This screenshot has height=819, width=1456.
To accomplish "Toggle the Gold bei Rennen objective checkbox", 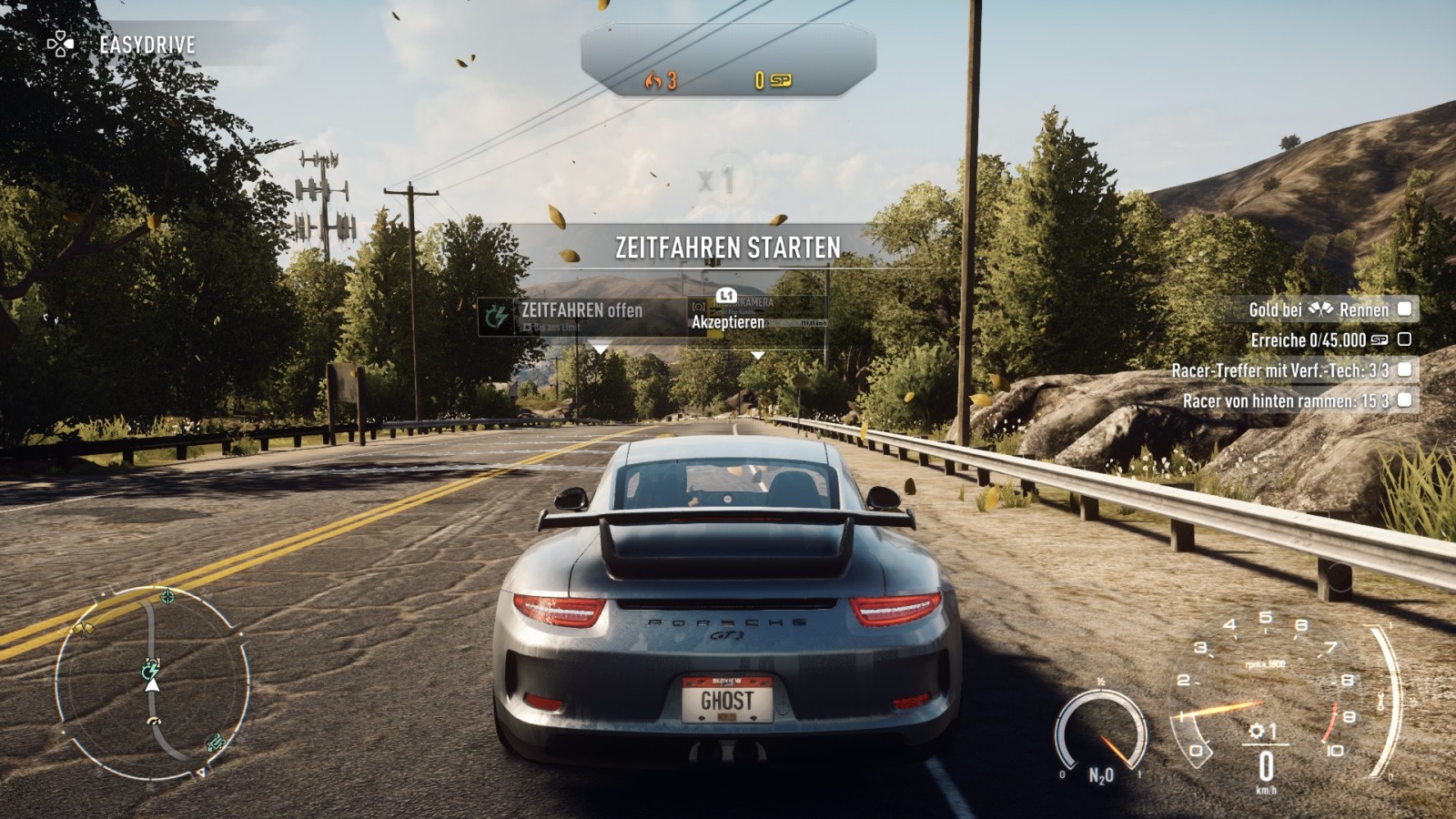I will point(1404,309).
